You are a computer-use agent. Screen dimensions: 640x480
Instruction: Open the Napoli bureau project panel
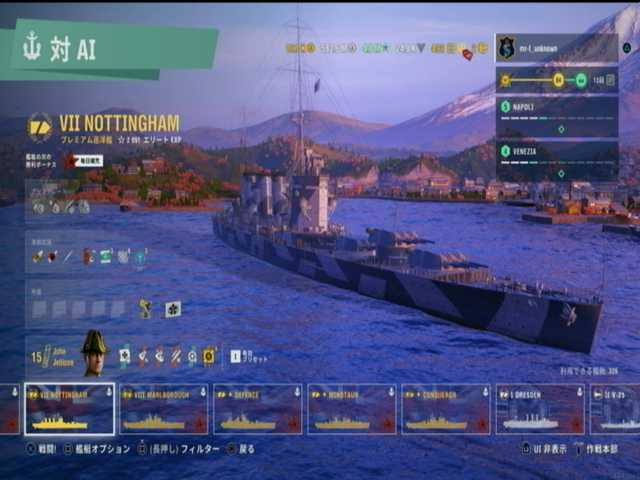pos(556,115)
